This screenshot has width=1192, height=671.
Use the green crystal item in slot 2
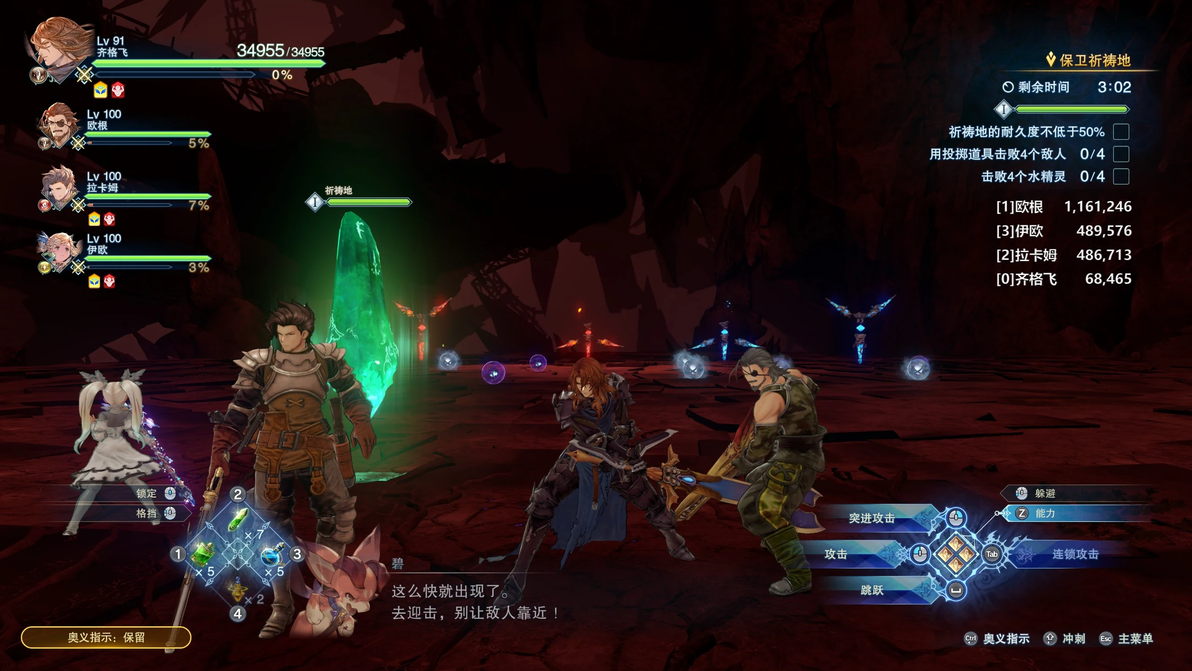(238, 521)
